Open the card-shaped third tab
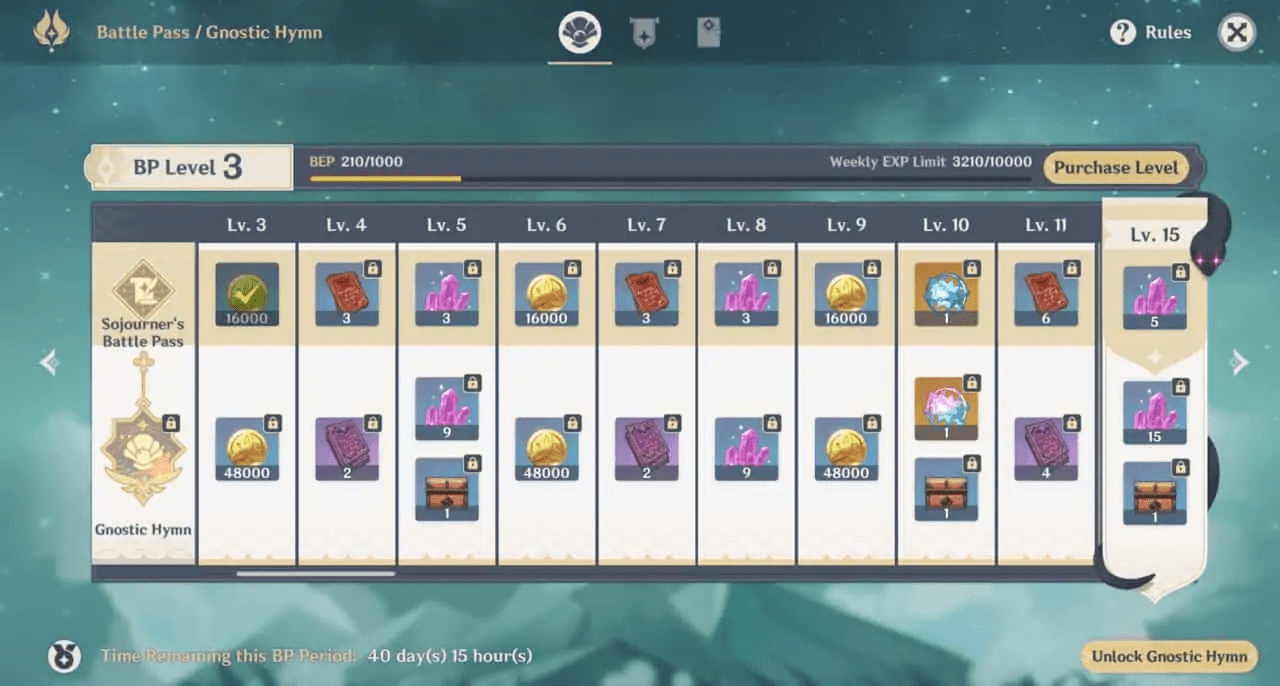 click(x=708, y=34)
